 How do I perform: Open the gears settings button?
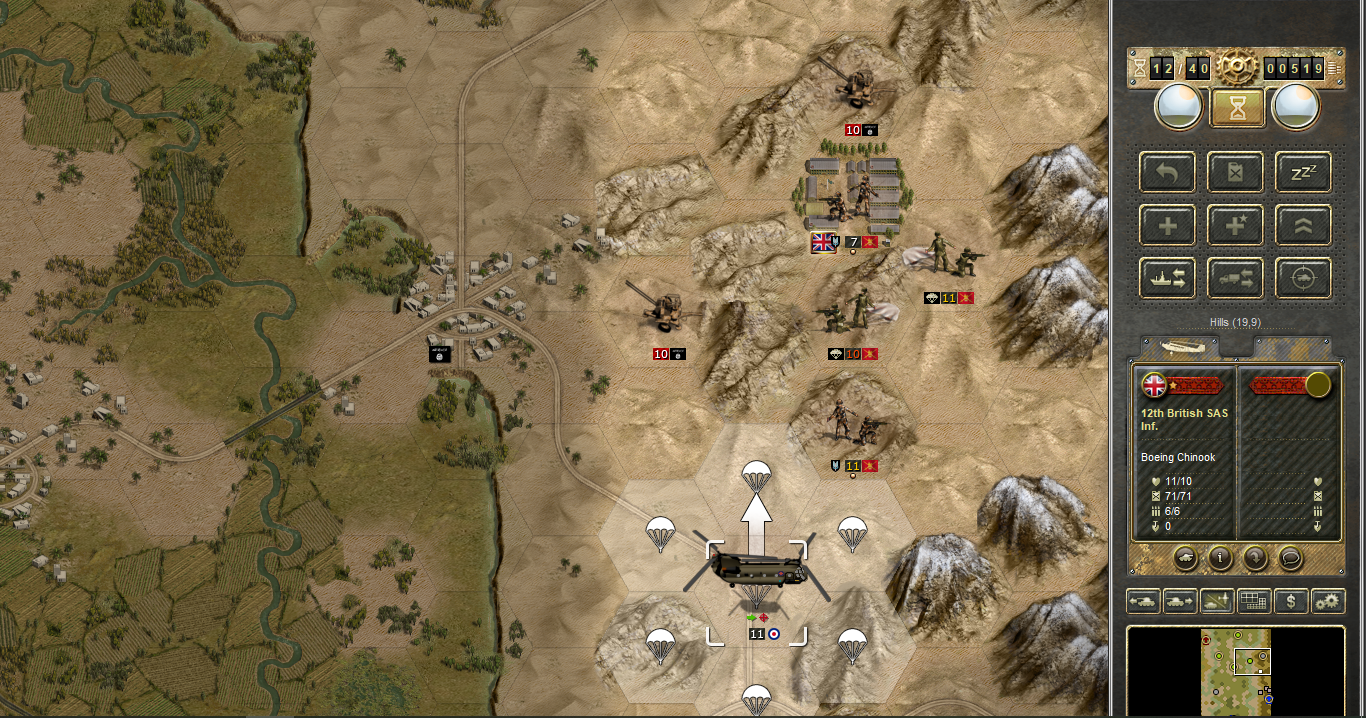(1328, 601)
